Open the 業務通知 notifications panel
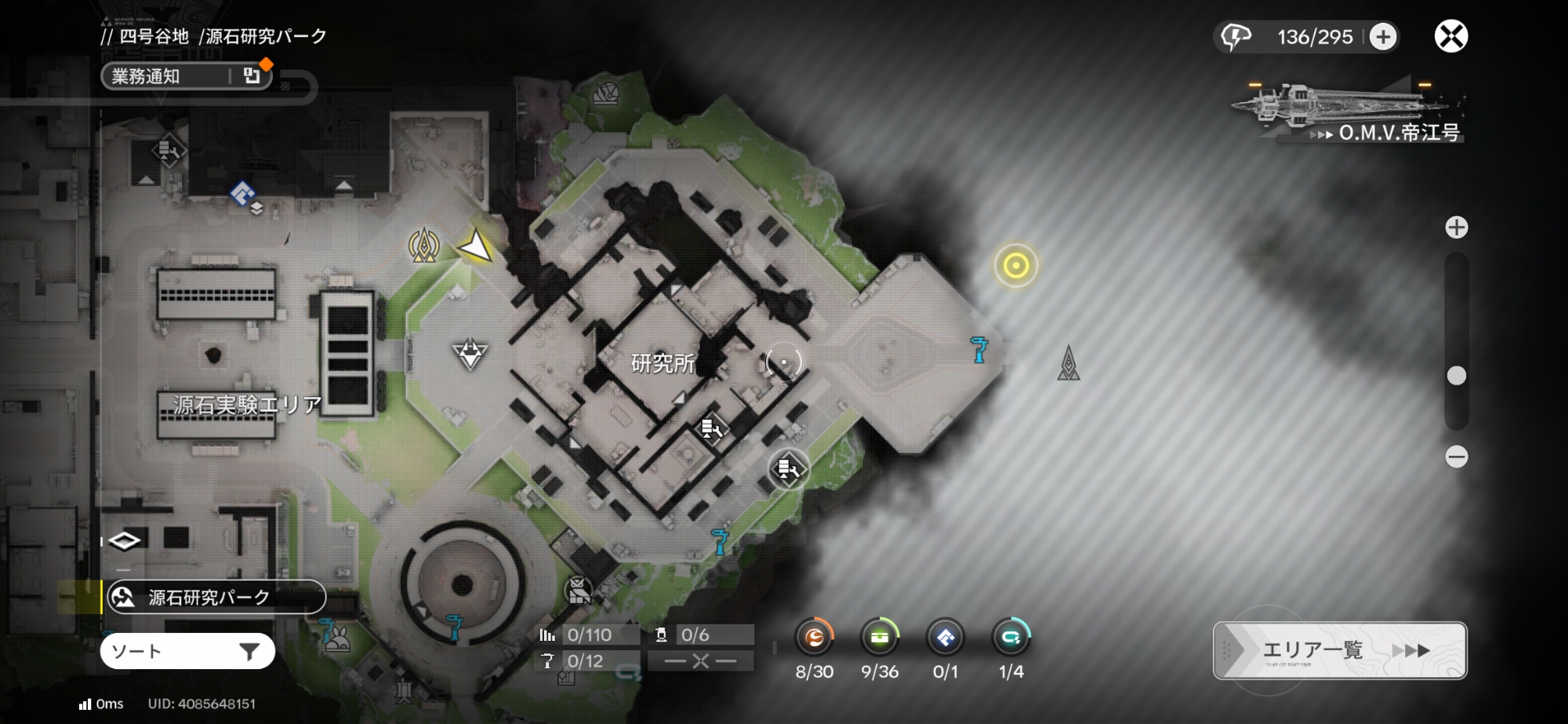Screen dimensions: 1568x724 [187, 76]
